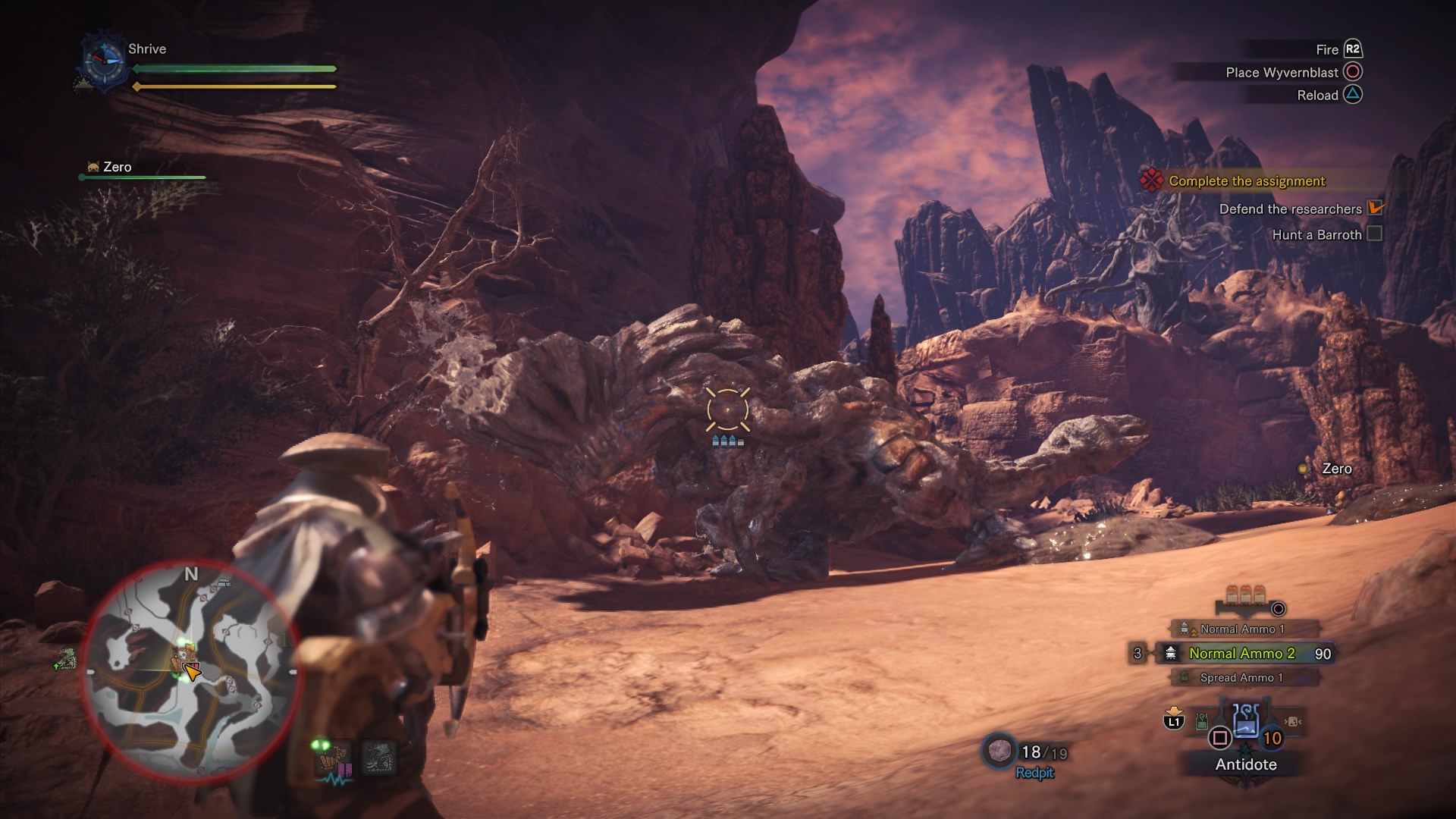This screenshot has height=819, width=1456.
Task: Select the Redpit slinger ammo icon
Action: click(999, 751)
